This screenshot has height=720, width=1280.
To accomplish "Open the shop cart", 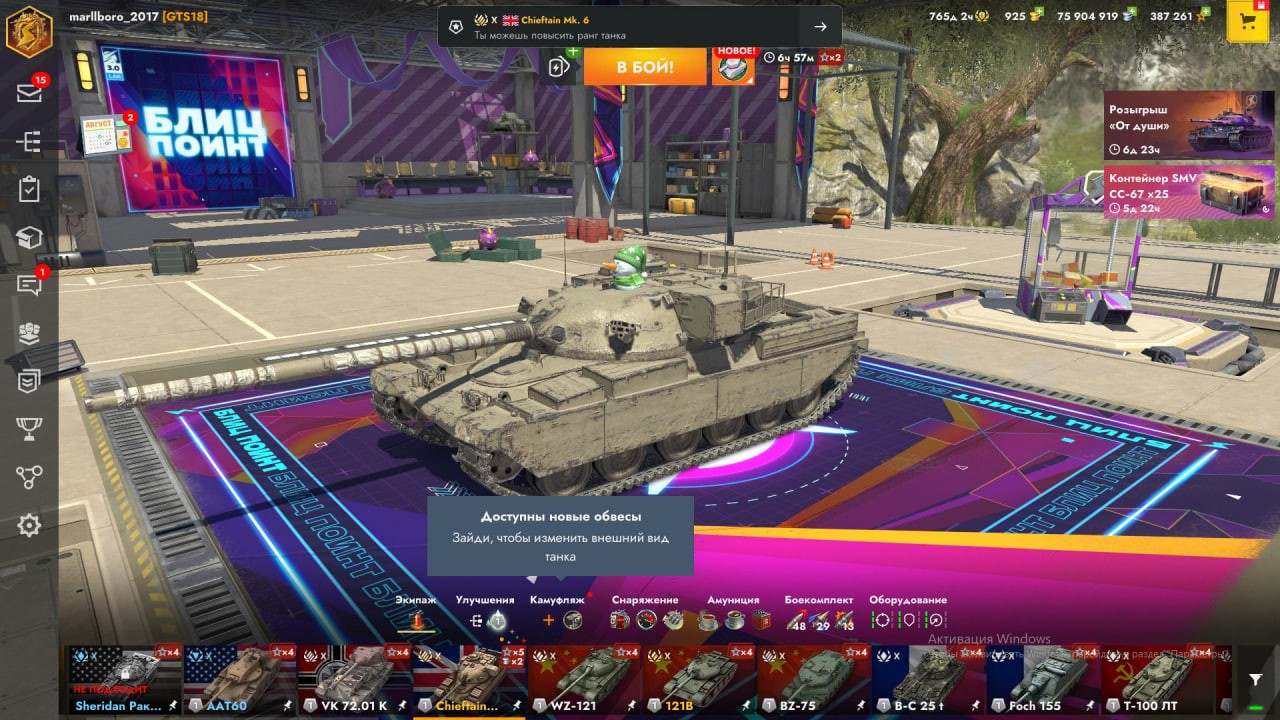I will [1247, 22].
